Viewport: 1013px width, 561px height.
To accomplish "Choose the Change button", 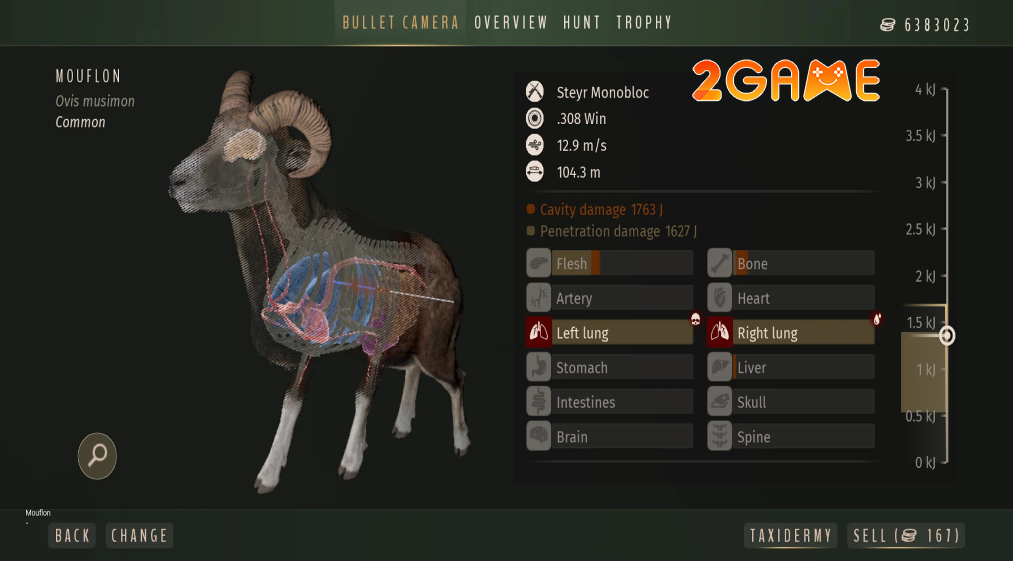I will (x=139, y=536).
